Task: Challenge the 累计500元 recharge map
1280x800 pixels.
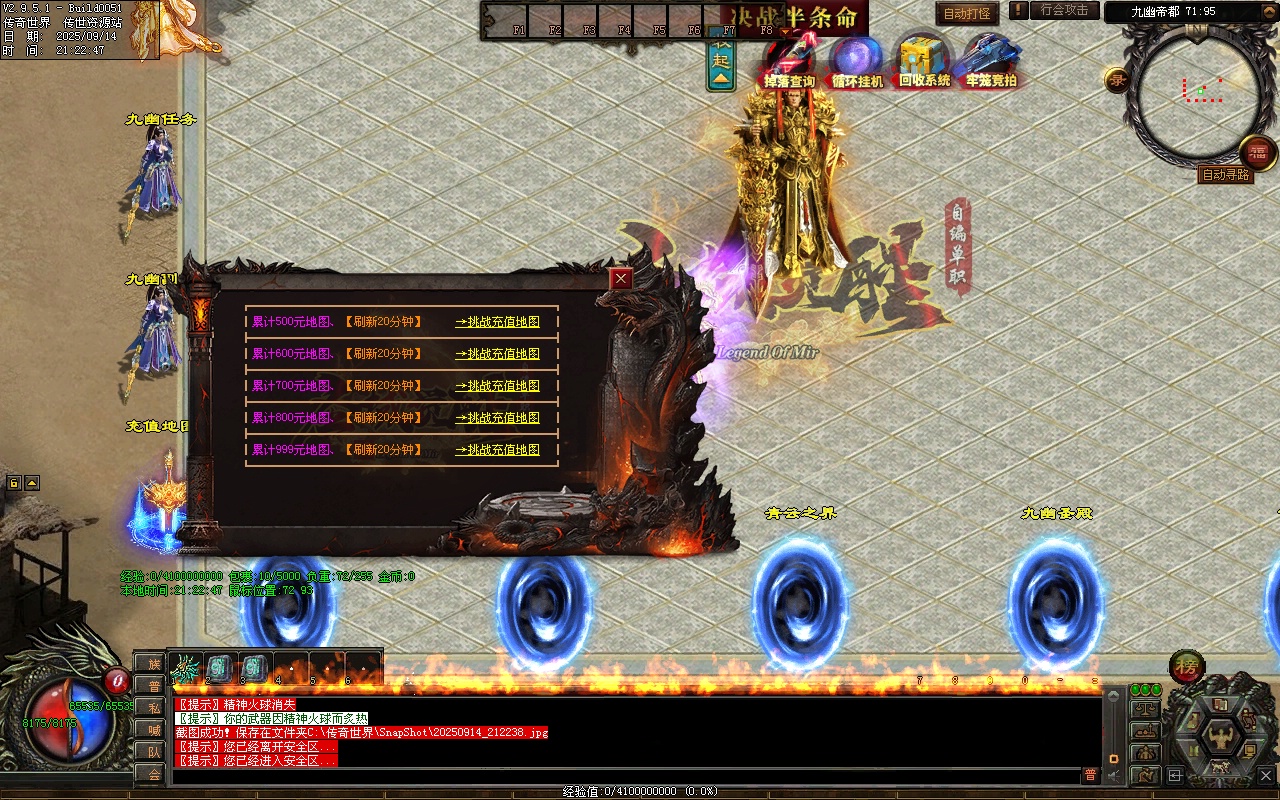Action: 497,322
